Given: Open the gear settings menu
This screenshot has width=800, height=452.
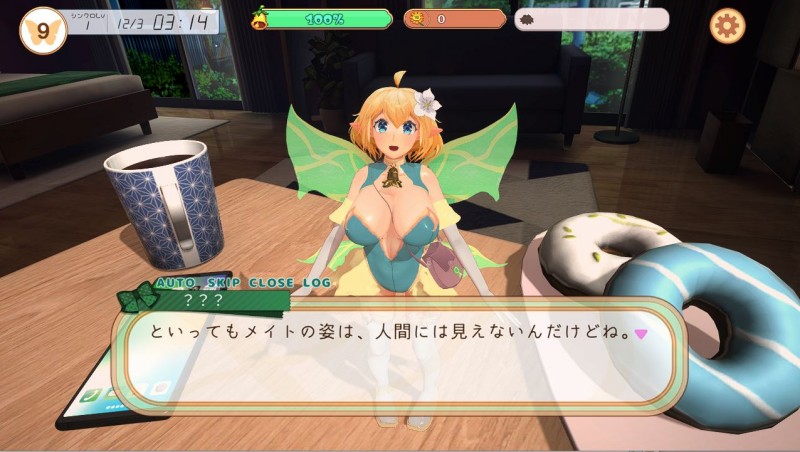Looking at the screenshot, I should click(727, 25).
